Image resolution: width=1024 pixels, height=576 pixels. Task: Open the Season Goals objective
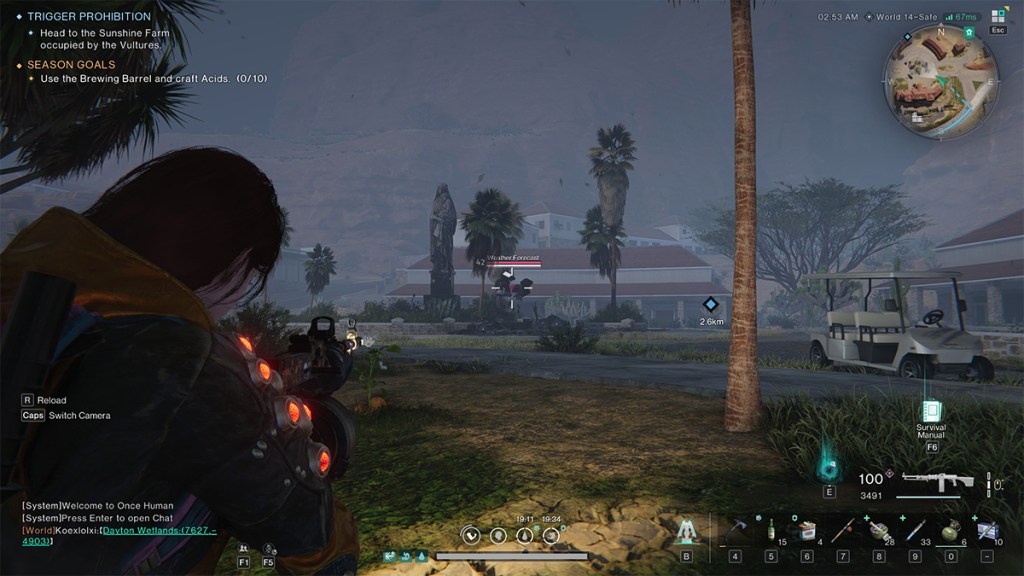coord(70,65)
